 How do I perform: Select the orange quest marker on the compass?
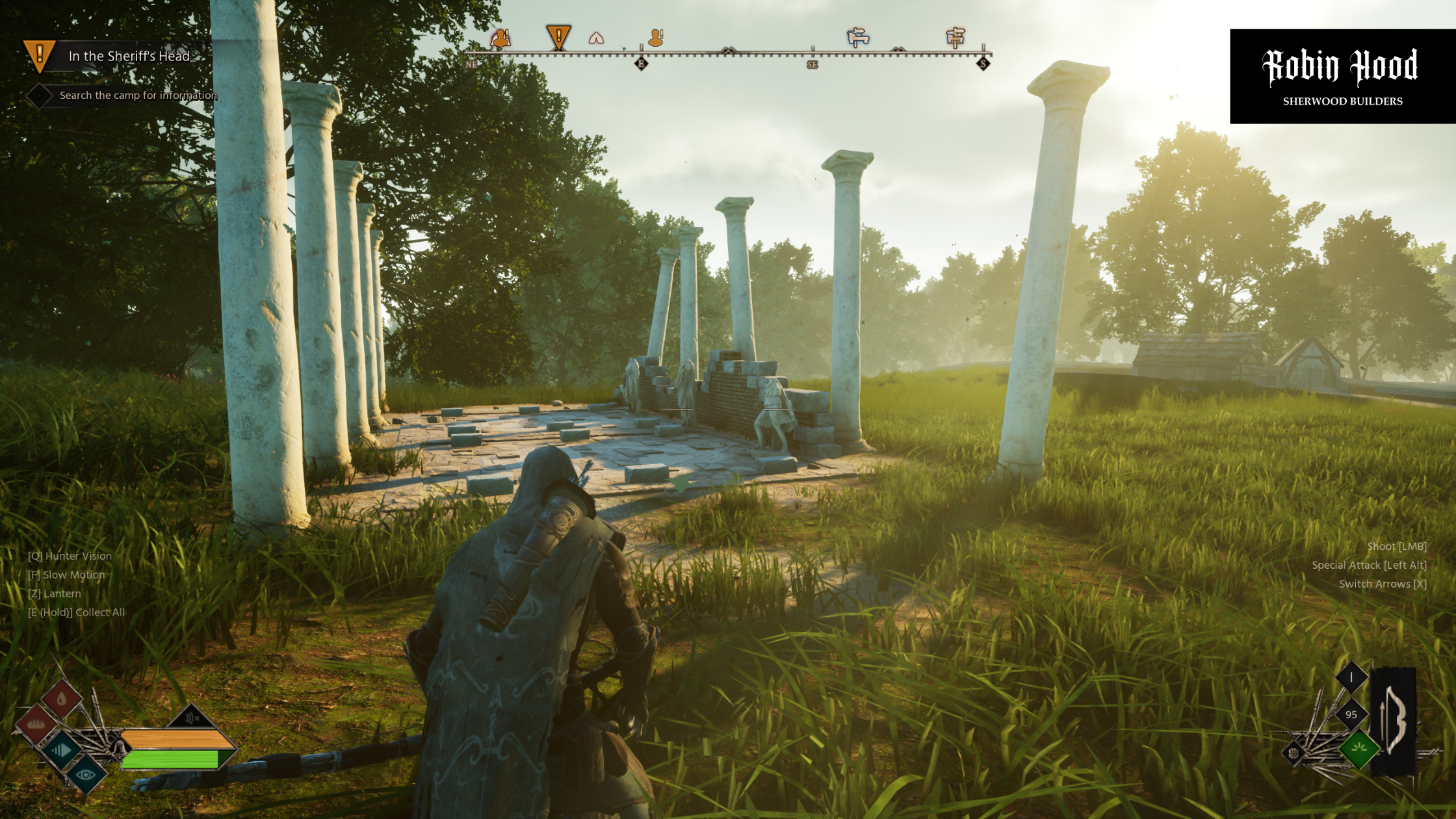coord(558,37)
